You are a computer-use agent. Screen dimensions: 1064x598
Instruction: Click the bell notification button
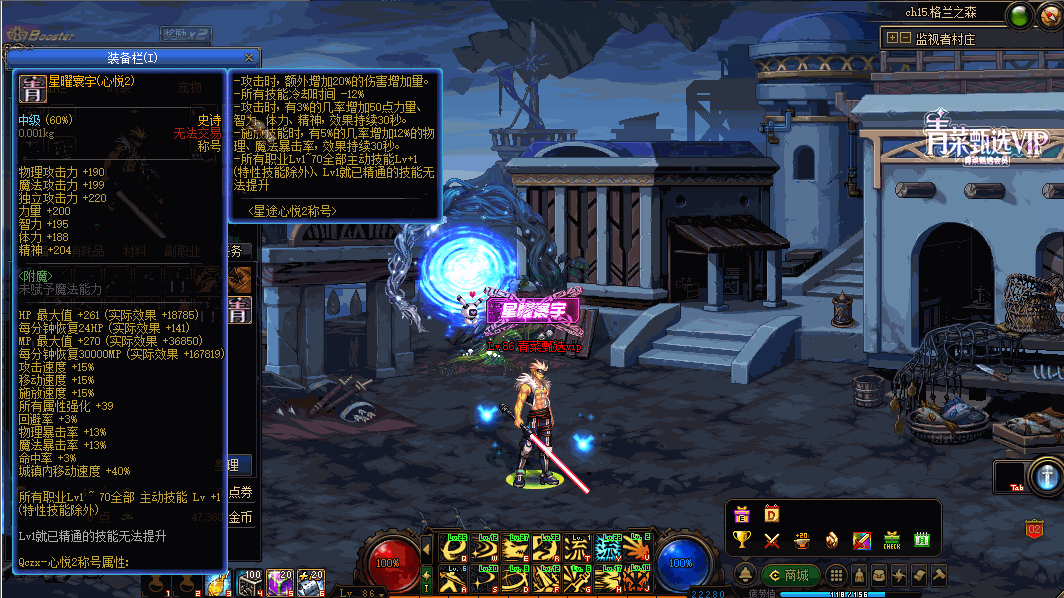click(746, 575)
